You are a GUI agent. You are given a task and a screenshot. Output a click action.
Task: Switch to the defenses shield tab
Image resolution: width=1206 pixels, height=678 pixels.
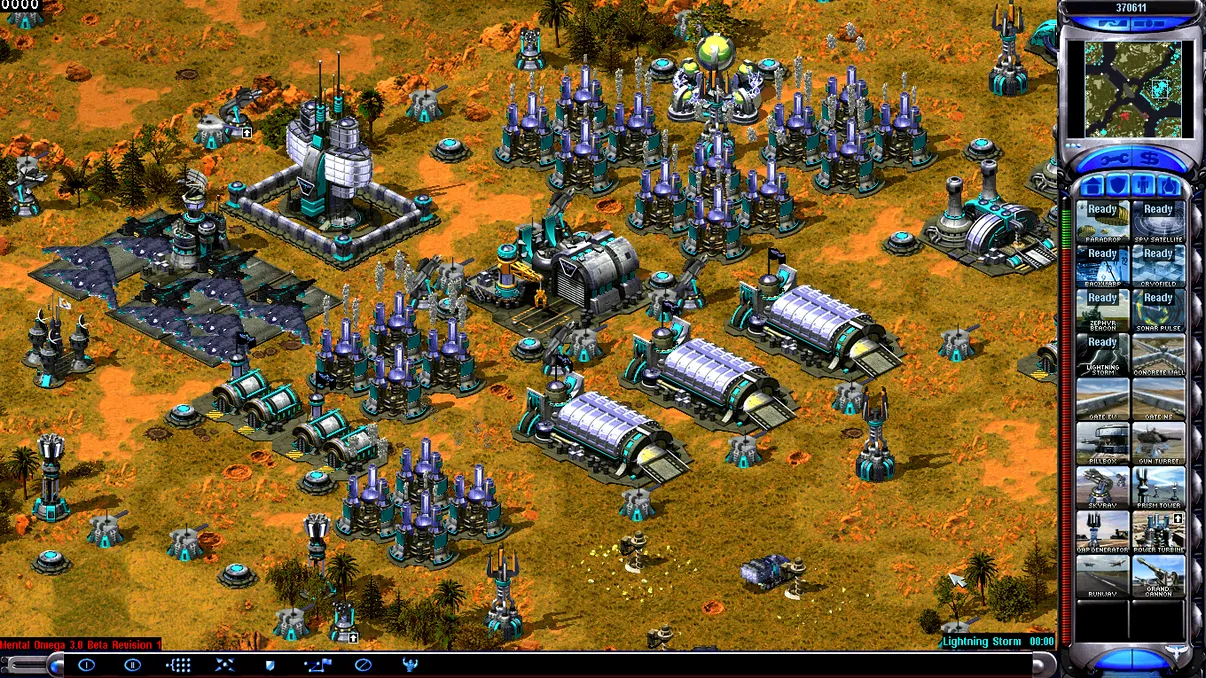click(x=1120, y=186)
